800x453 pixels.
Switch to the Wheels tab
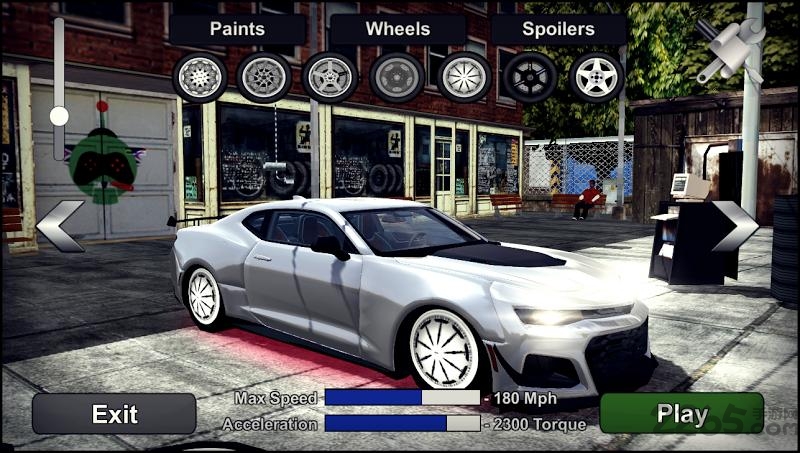point(397,29)
